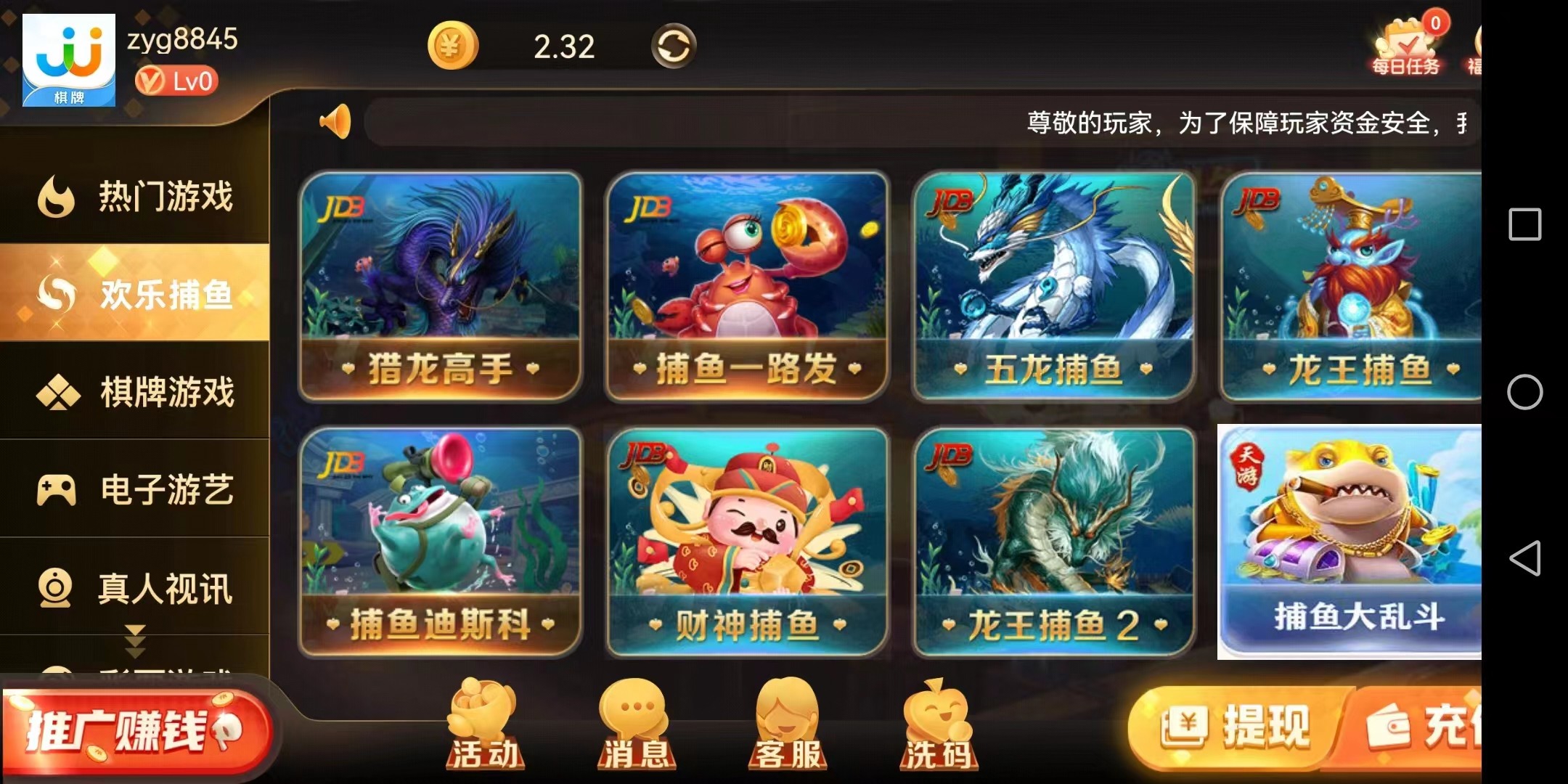Switch to the 真人视讯 tab
Viewport: 1568px width, 784px height.
tap(136, 588)
